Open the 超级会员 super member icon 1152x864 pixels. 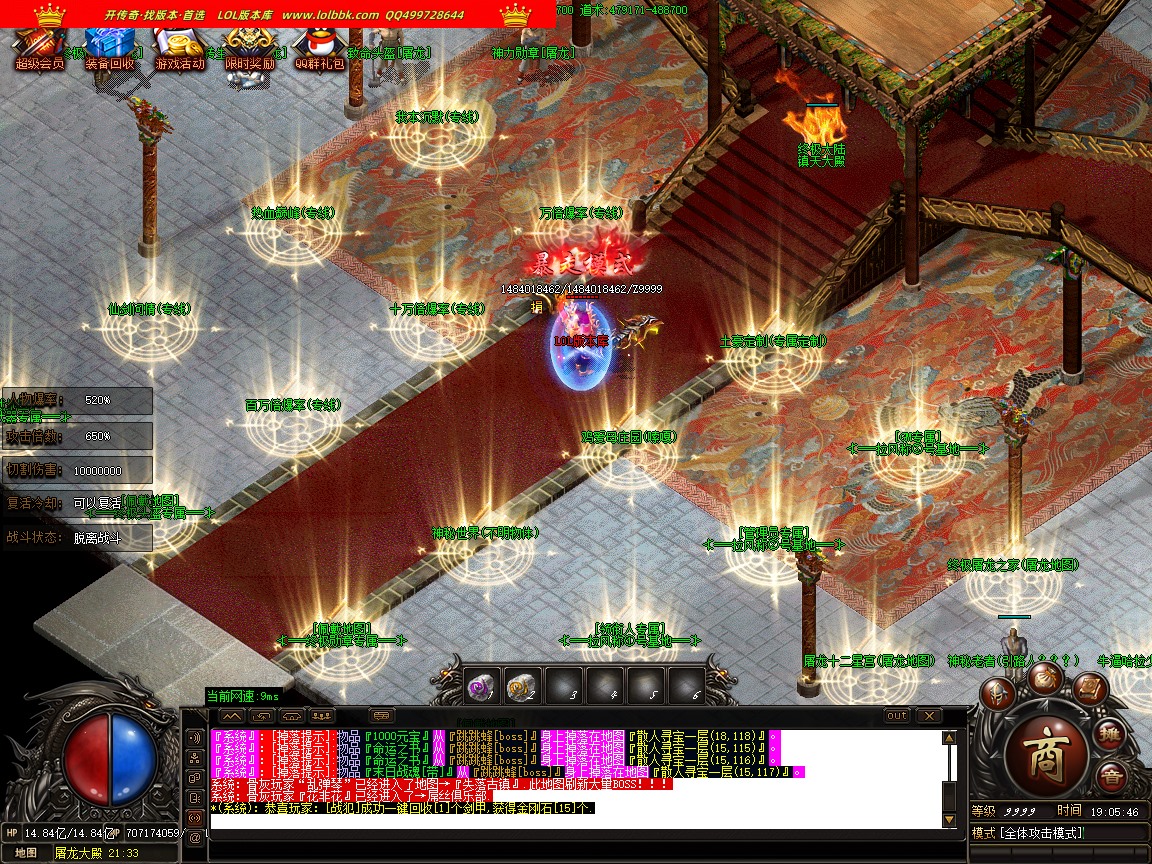click(39, 48)
